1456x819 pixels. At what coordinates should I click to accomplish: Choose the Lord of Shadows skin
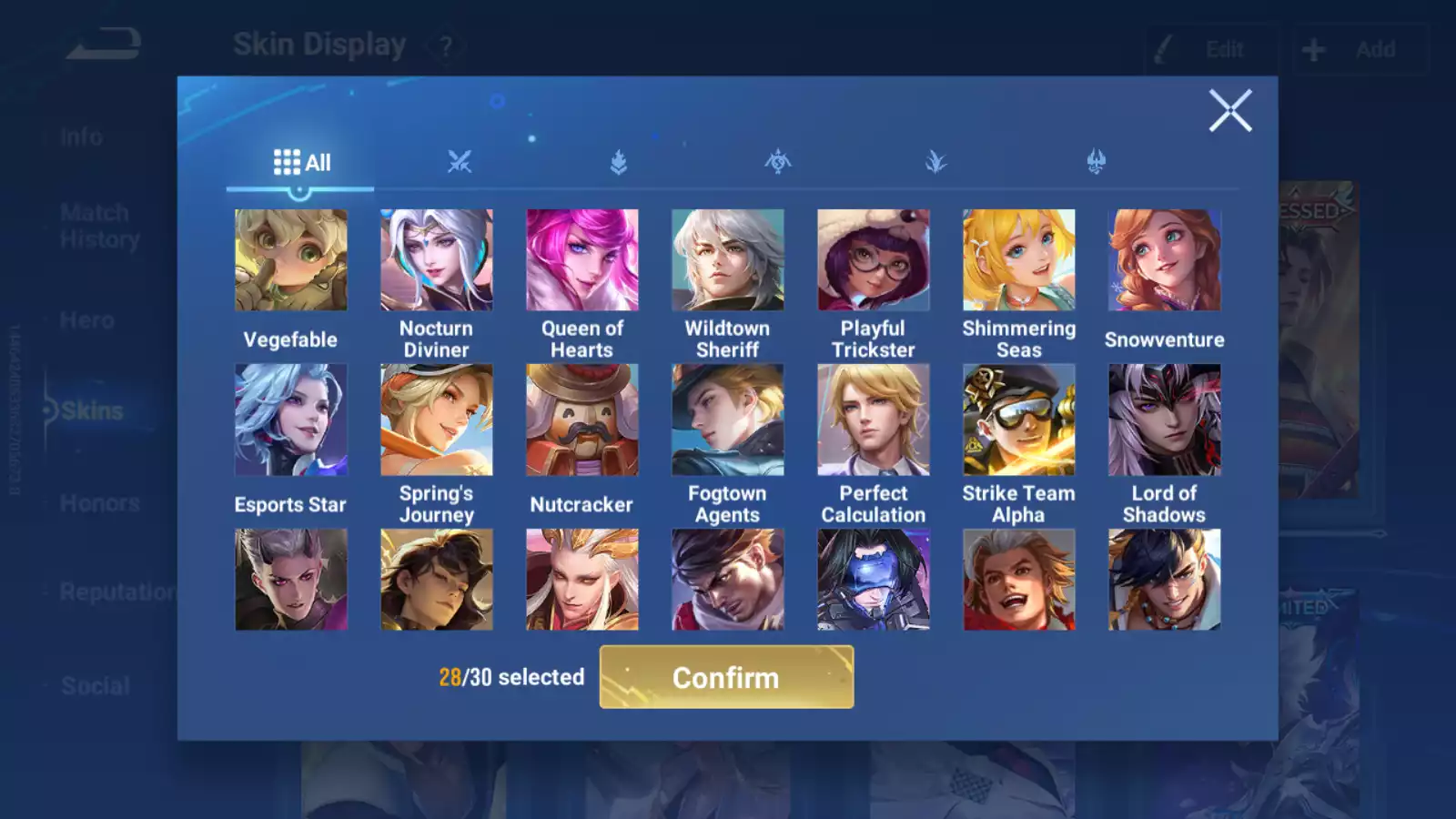pyautogui.click(x=1164, y=419)
